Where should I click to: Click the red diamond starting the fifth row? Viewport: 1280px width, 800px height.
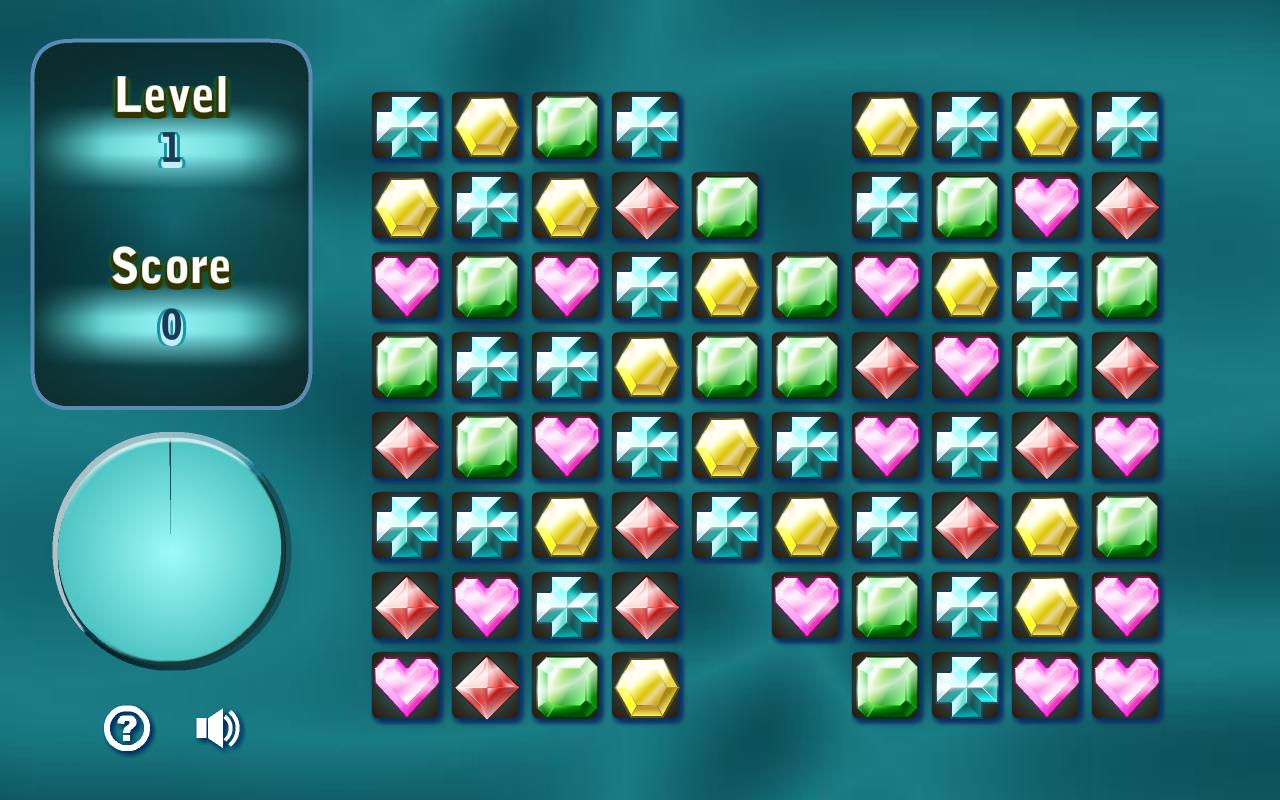(405, 447)
